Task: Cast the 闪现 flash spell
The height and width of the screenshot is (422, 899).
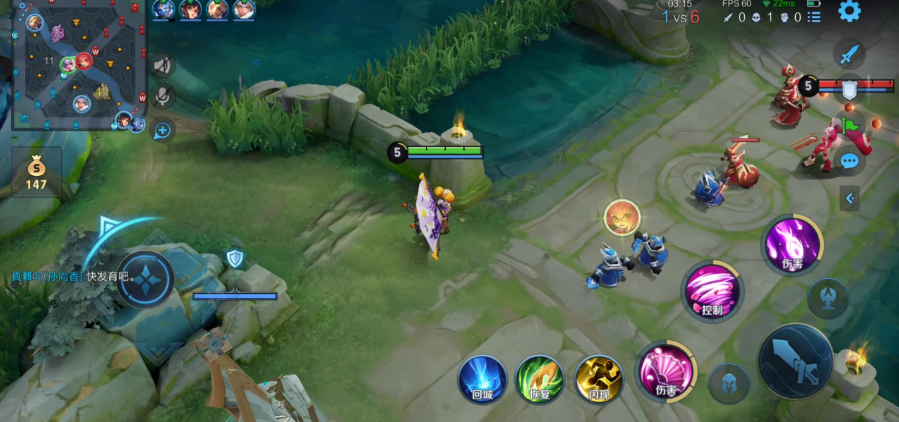Action: (x=598, y=379)
